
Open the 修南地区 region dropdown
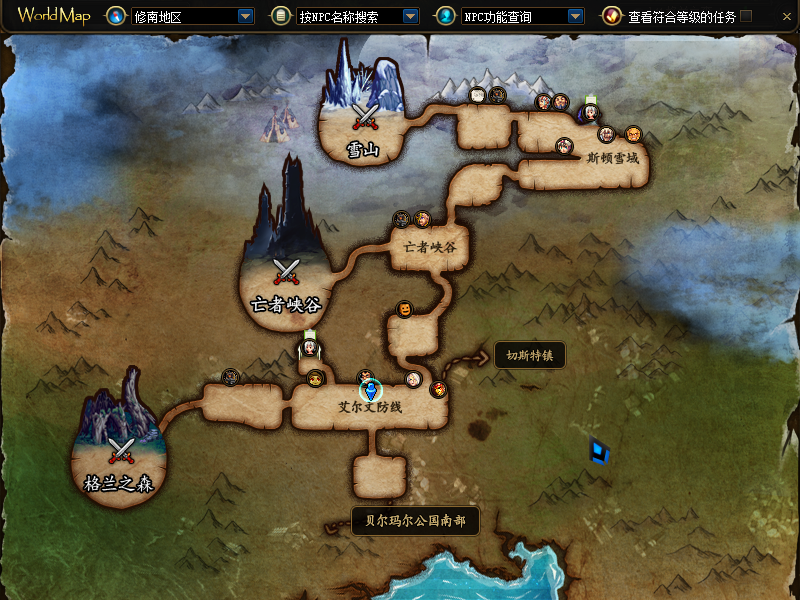tap(245, 17)
